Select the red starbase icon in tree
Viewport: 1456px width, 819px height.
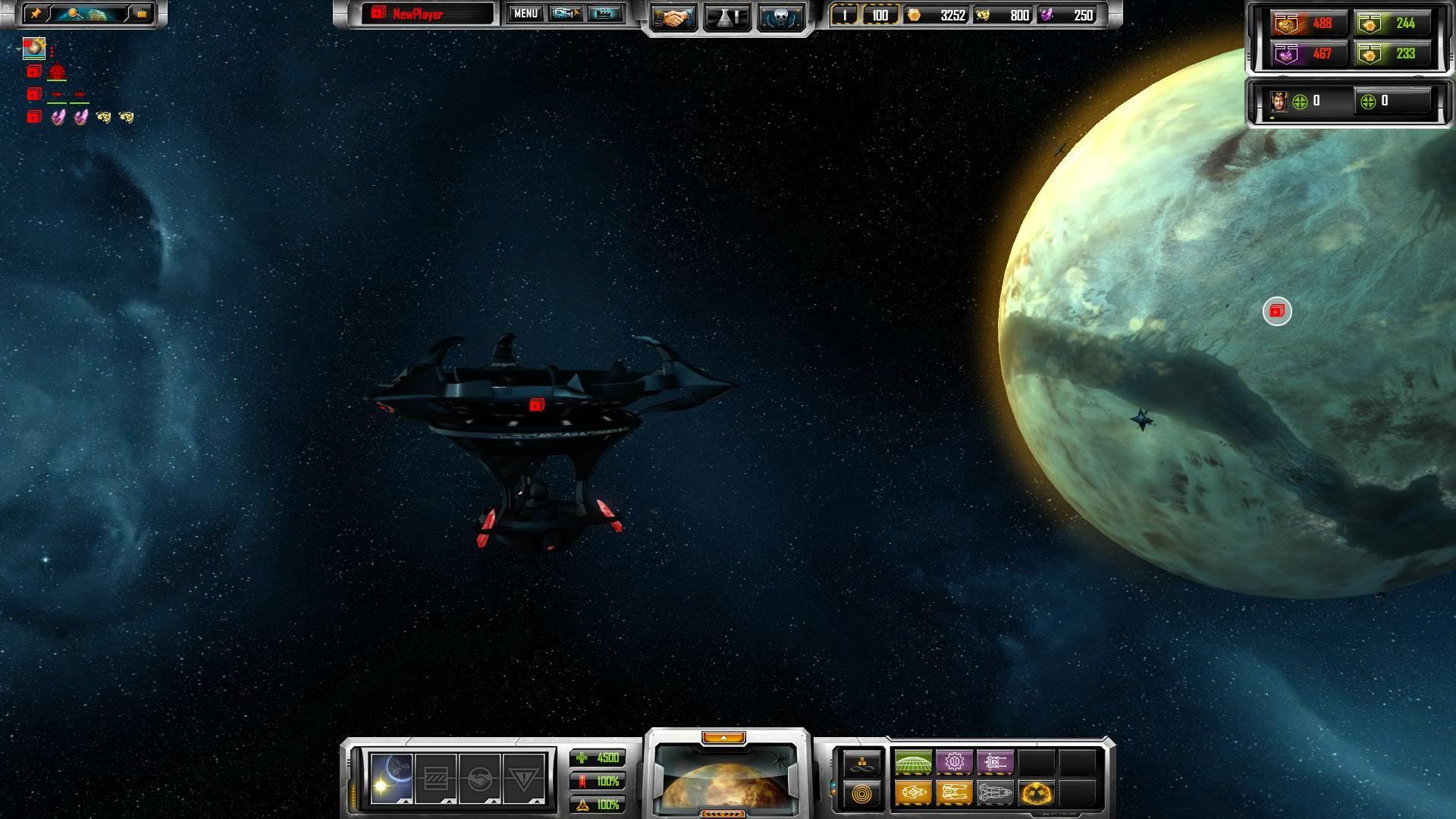[57, 72]
